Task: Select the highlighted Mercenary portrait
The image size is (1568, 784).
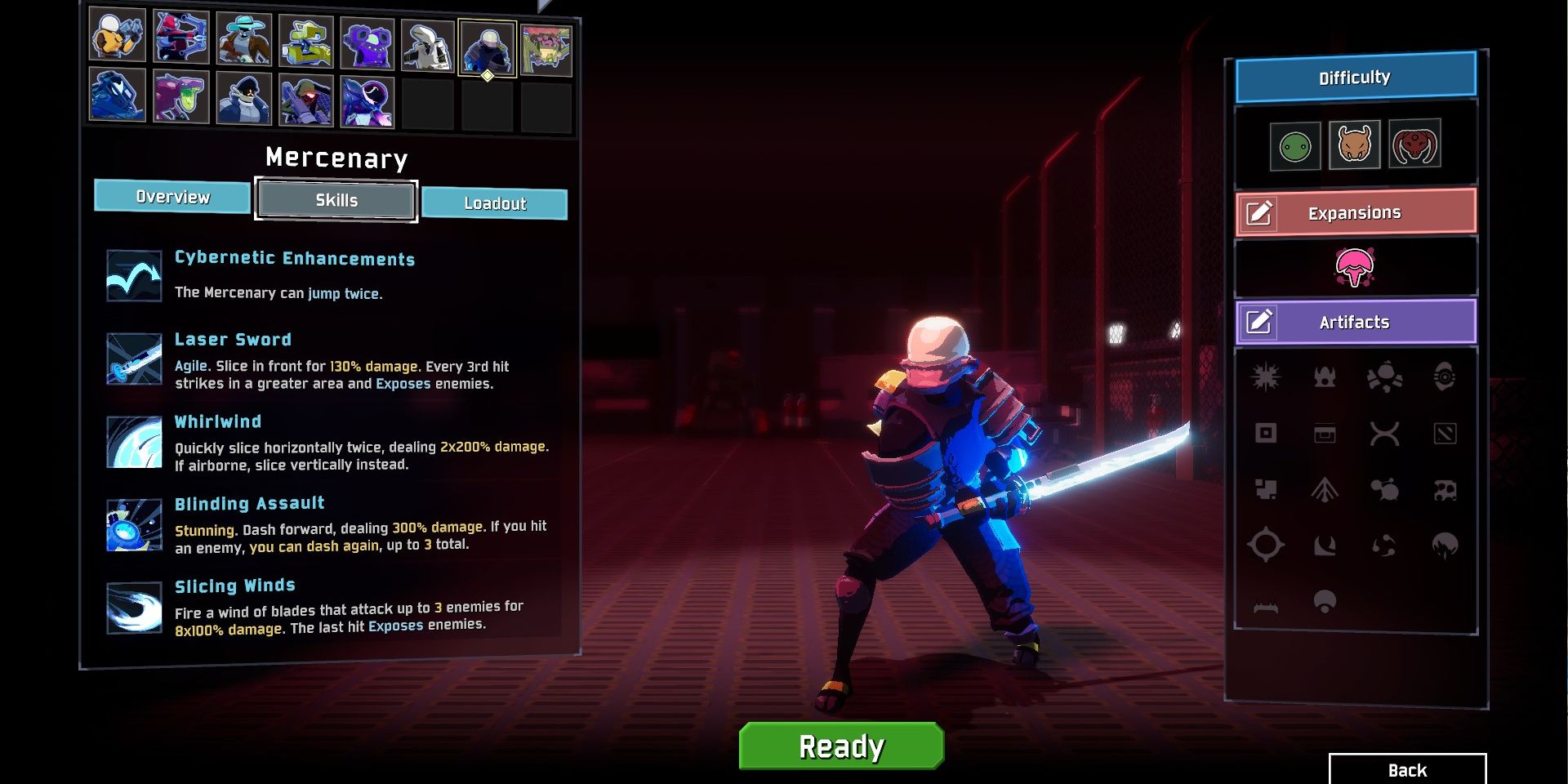Action: pyautogui.click(x=488, y=48)
